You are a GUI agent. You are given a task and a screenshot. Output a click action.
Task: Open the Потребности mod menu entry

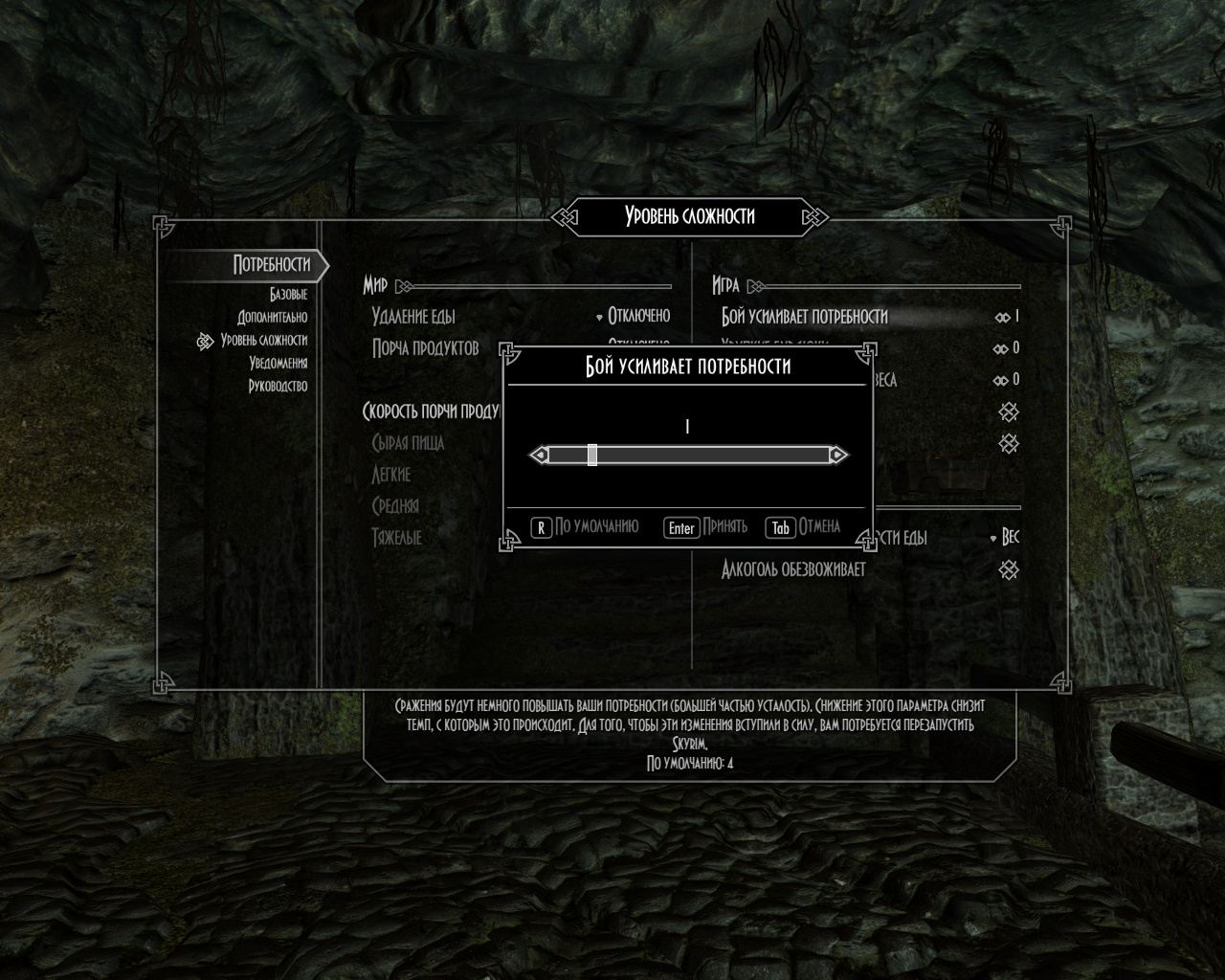271,265
